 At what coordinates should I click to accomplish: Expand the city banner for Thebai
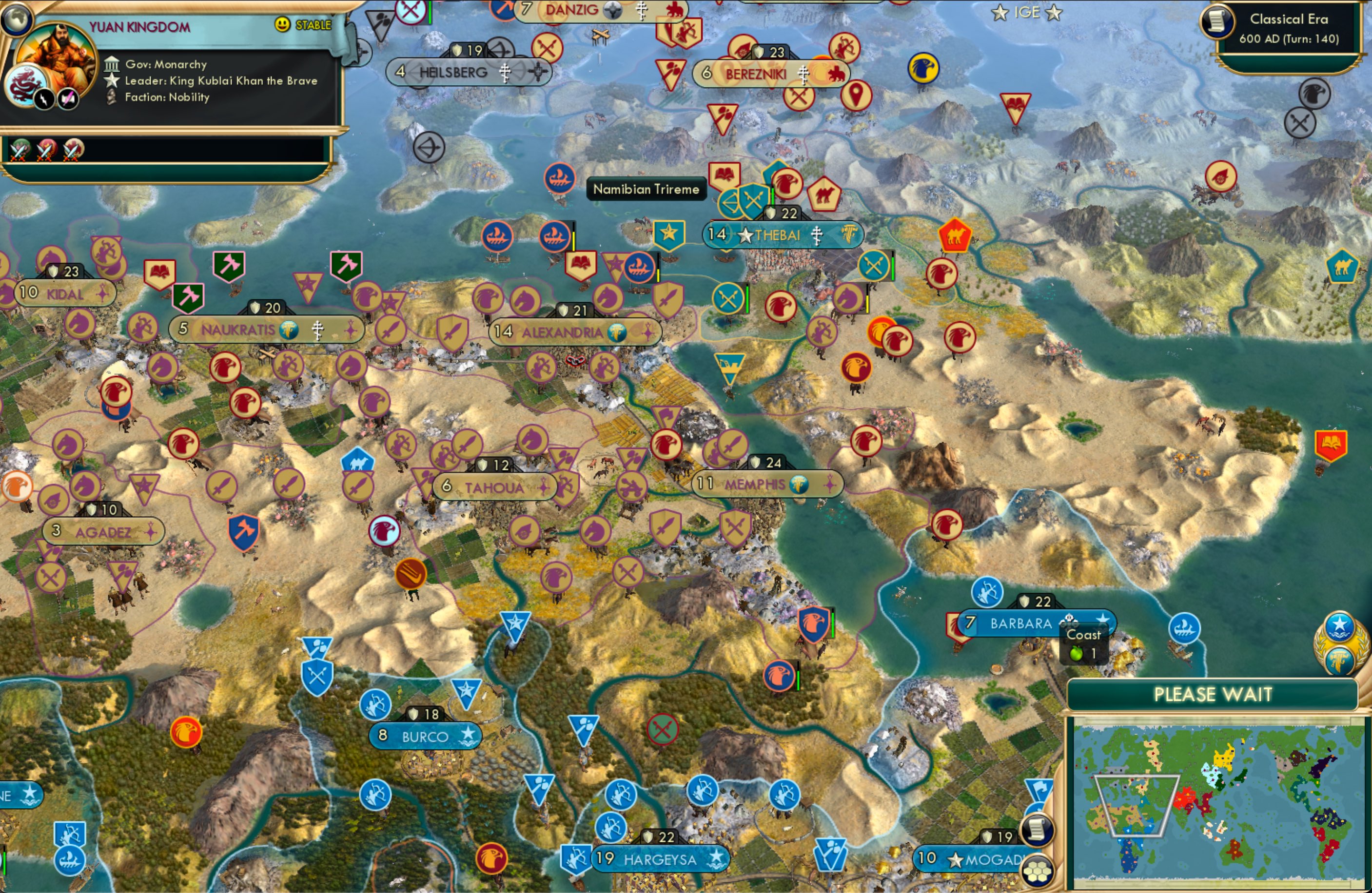(x=782, y=234)
